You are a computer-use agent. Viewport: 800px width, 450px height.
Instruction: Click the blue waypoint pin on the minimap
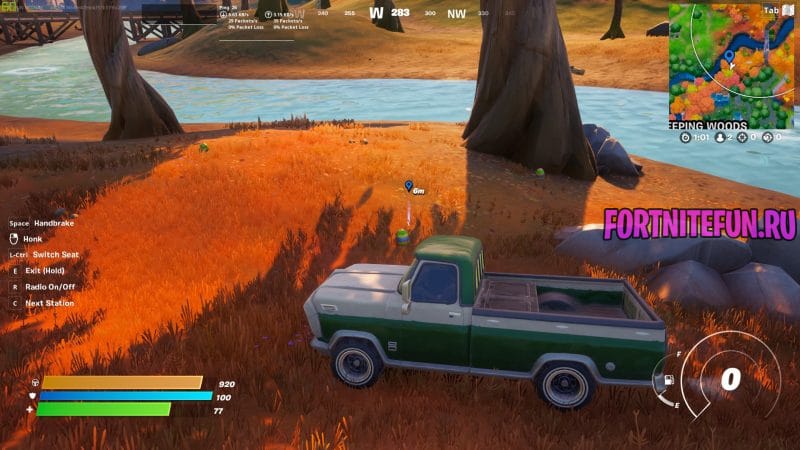point(728,56)
